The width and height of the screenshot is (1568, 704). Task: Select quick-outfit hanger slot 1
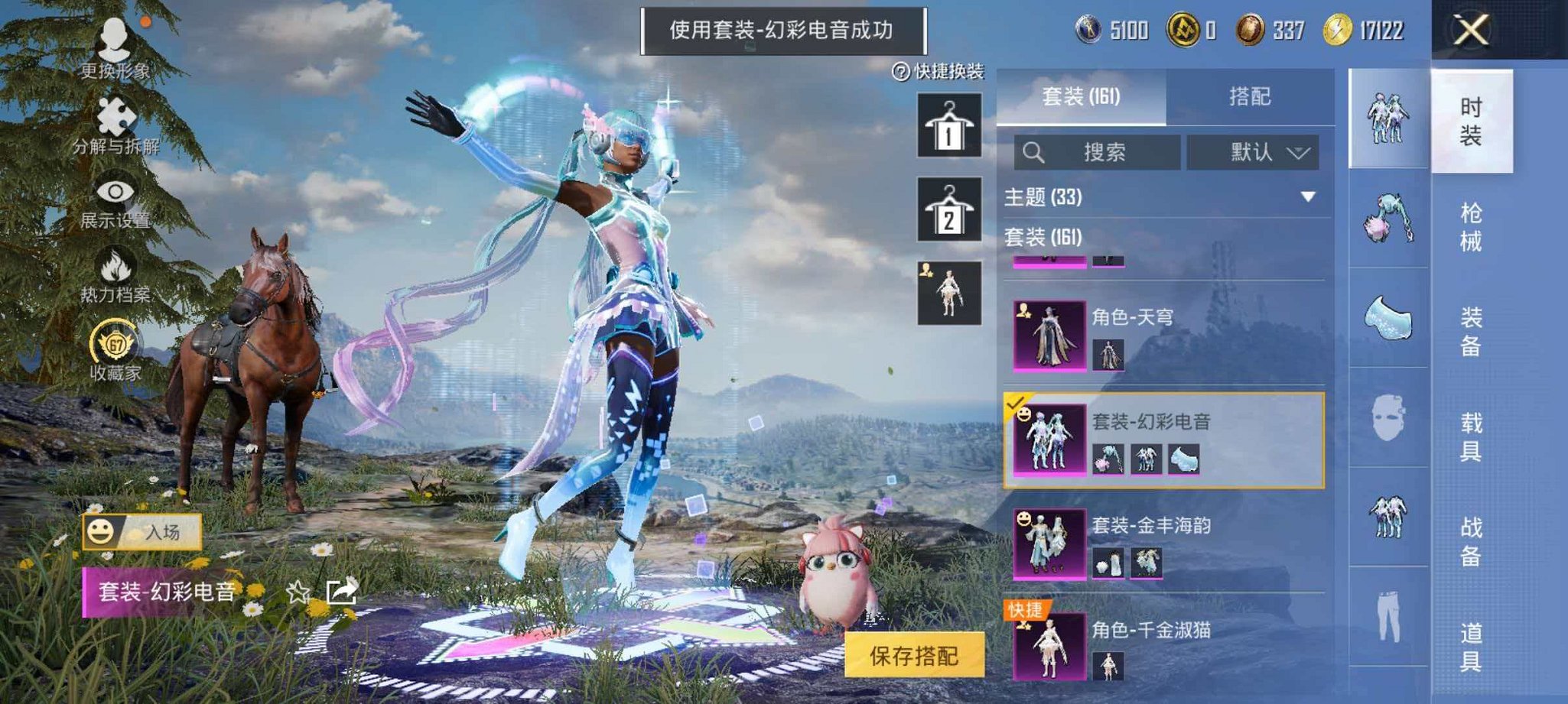pyautogui.click(x=948, y=126)
